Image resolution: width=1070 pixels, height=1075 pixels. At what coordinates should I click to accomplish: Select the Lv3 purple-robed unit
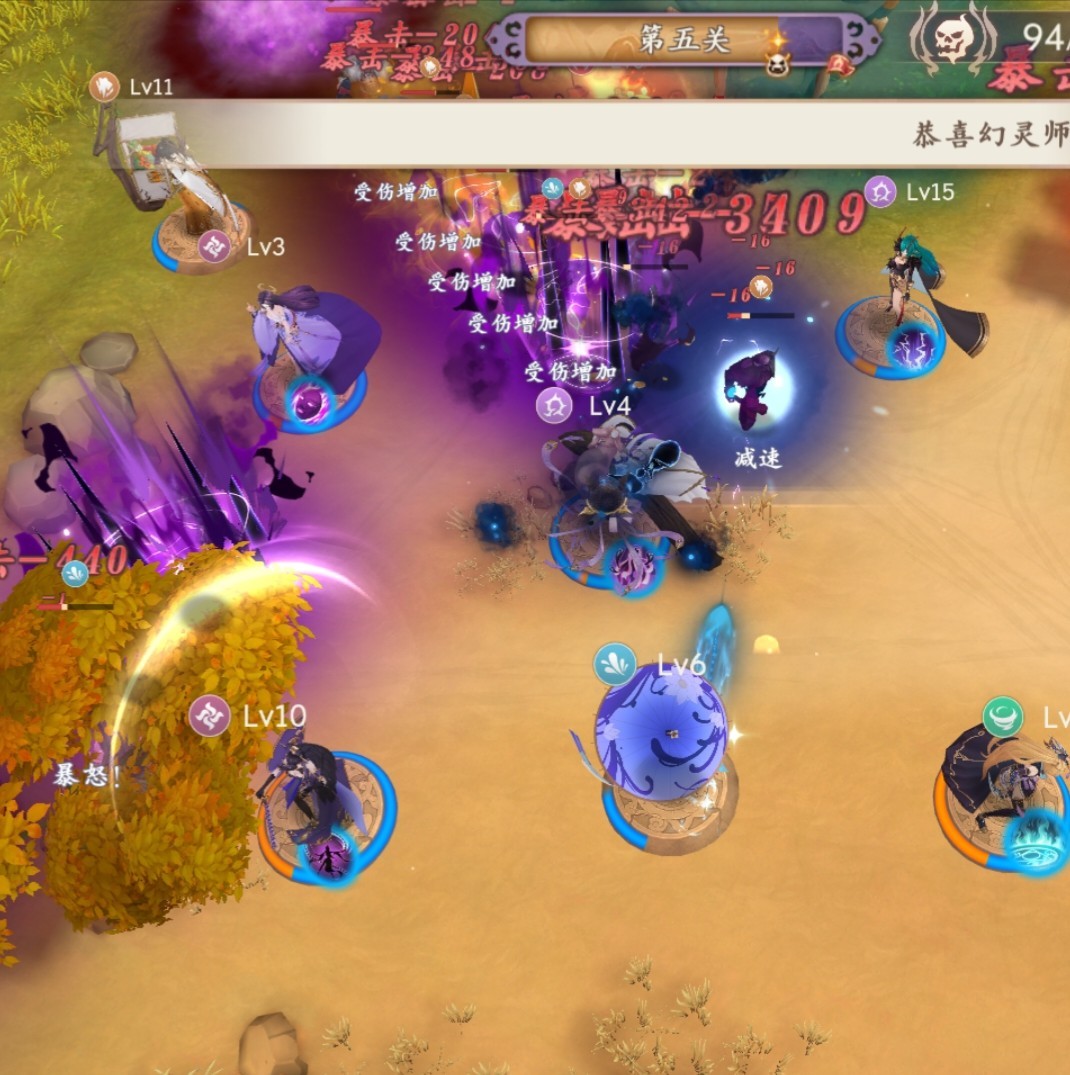click(x=310, y=350)
